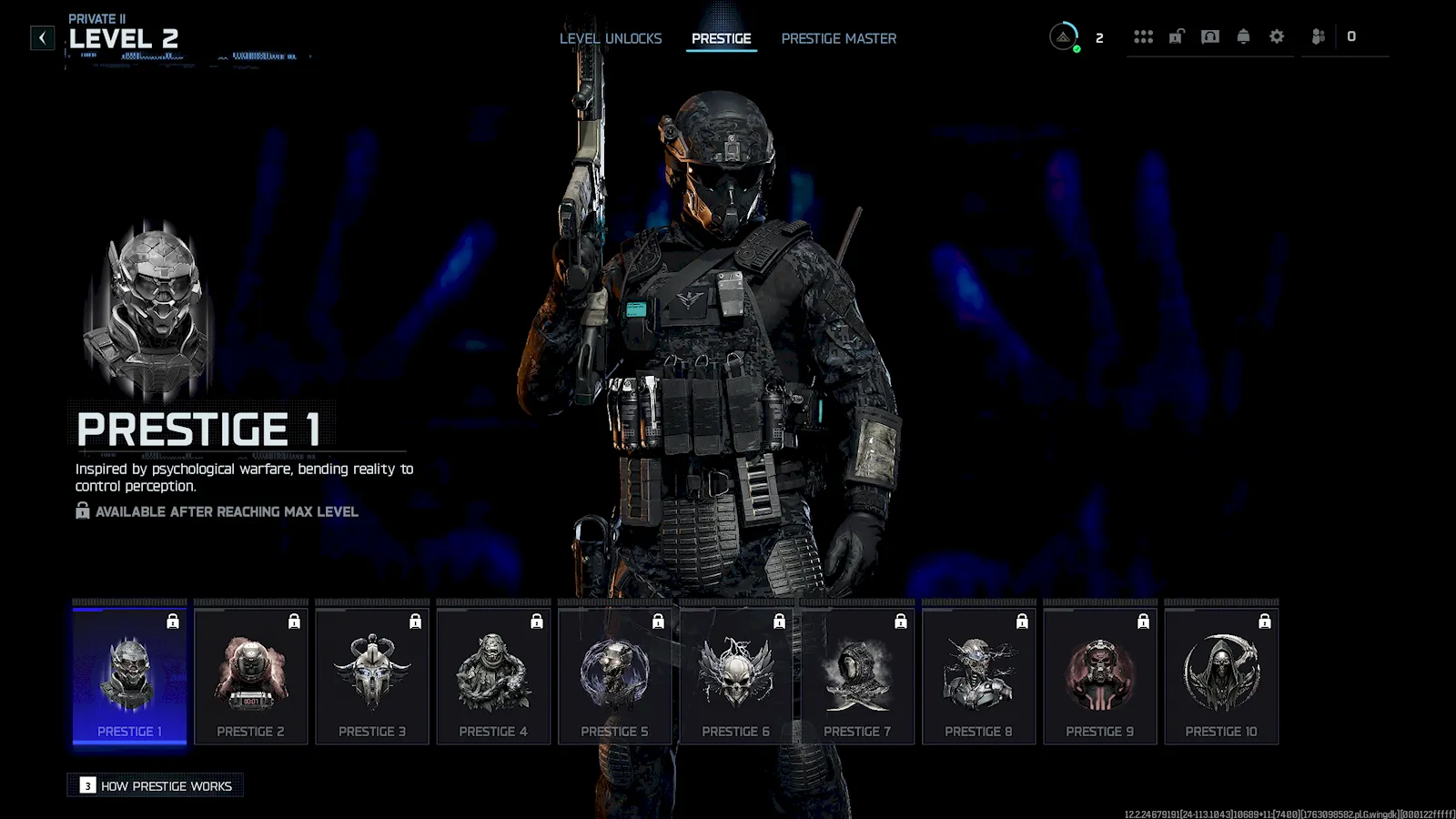Open the friends social icon
The width and height of the screenshot is (1456, 819).
click(x=1319, y=36)
